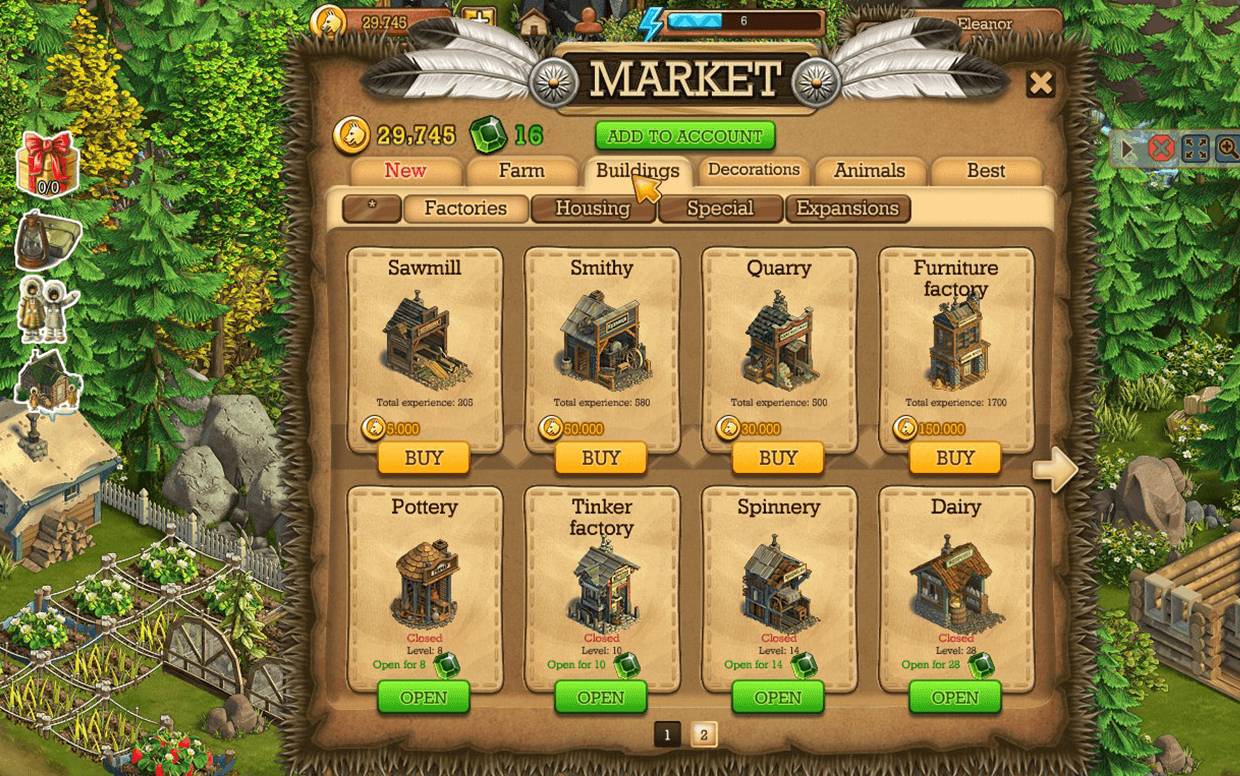
Task: Buy the Furniture factory
Action: (955, 458)
